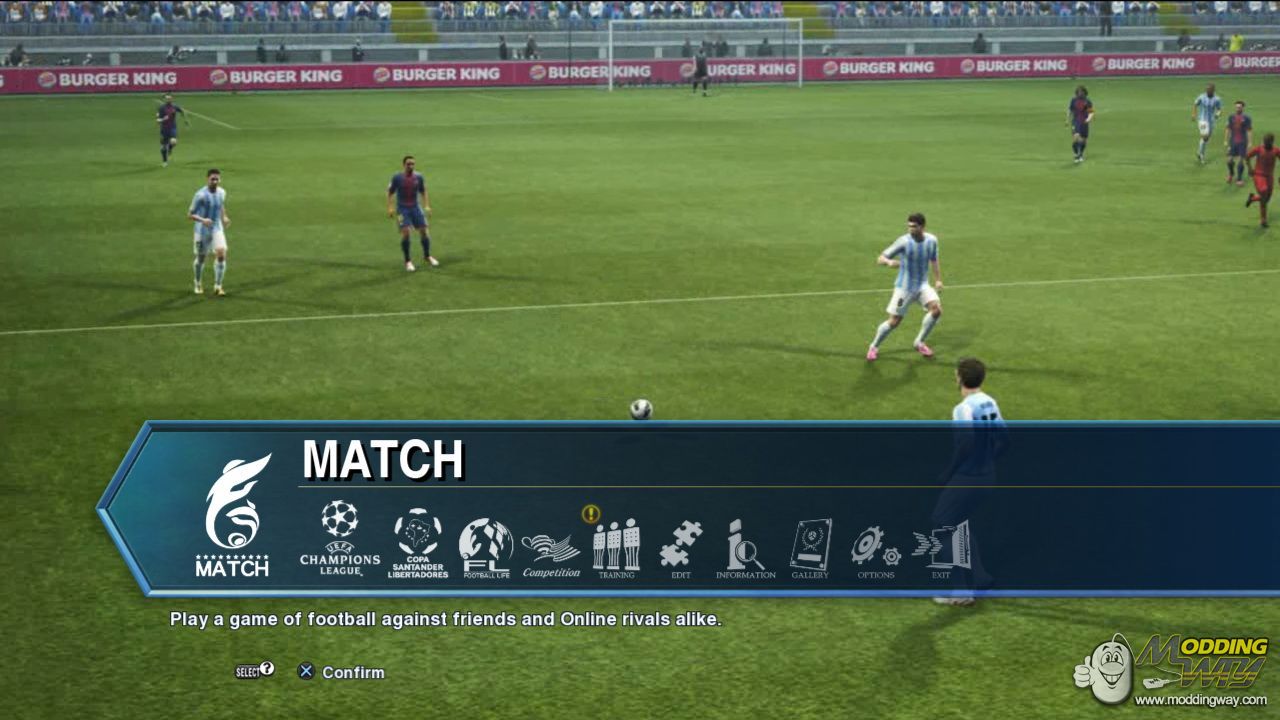Go to Training mode
1280x720 pixels.
point(616,549)
